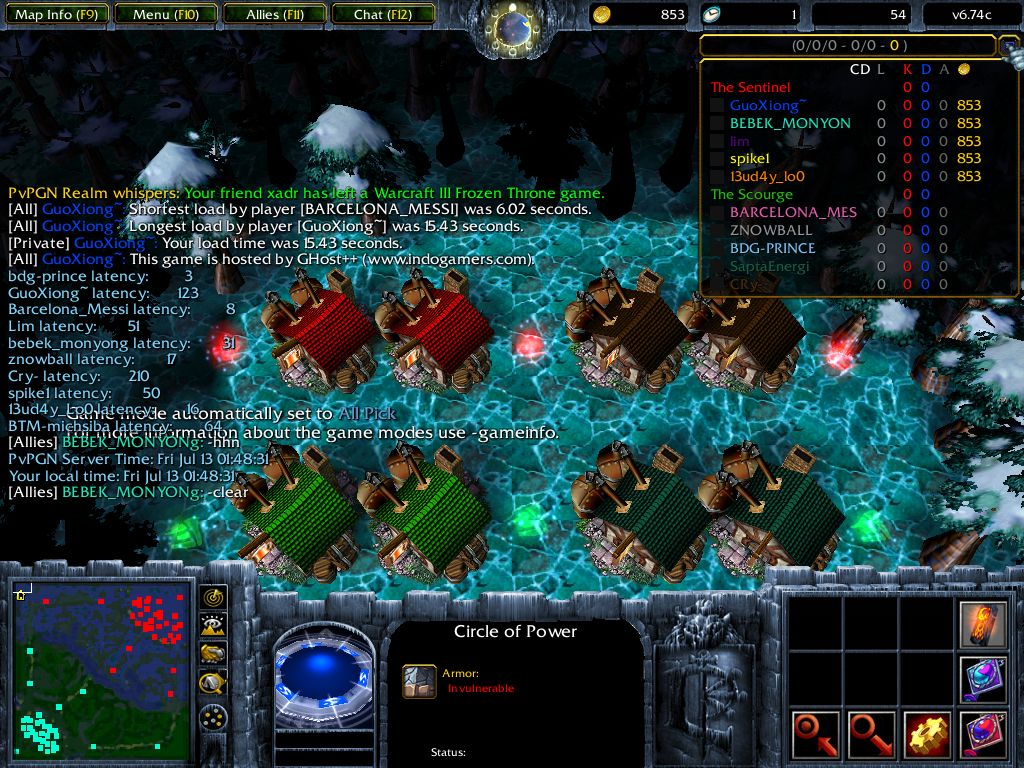Toggle minimap terrain display (eye icon)
This screenshot has width=1024, height=768.
click(x=213, y=626)
